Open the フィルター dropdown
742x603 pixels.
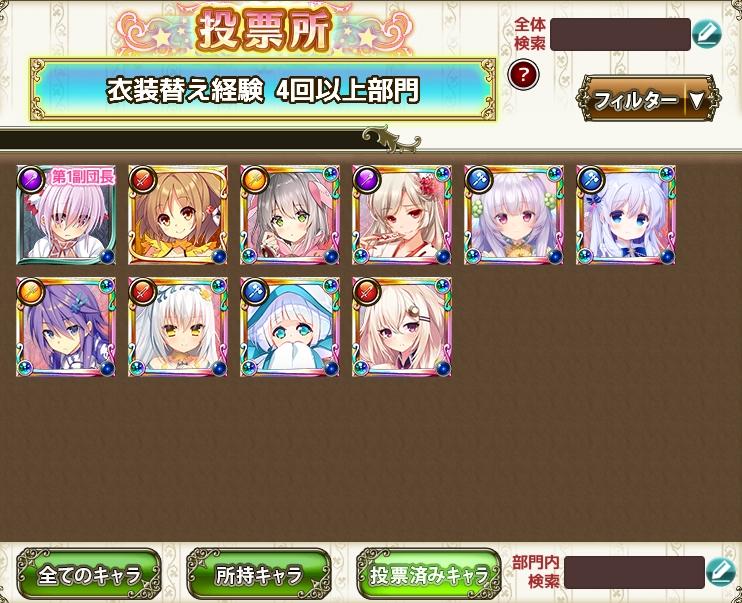pyautogui.click(x=648, y=99)
